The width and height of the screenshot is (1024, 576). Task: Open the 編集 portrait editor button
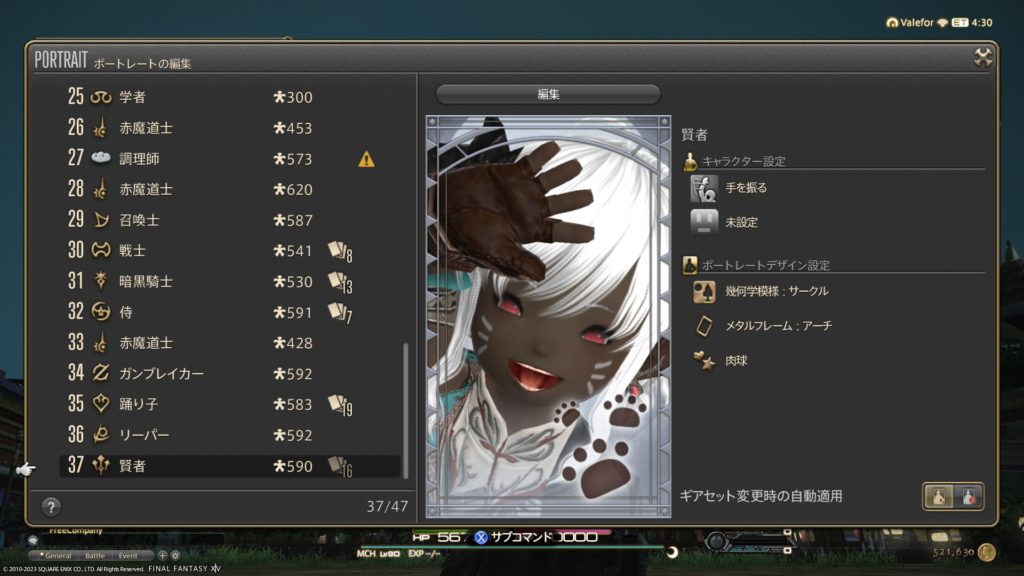pyautogui.click(x=548, y=94)
